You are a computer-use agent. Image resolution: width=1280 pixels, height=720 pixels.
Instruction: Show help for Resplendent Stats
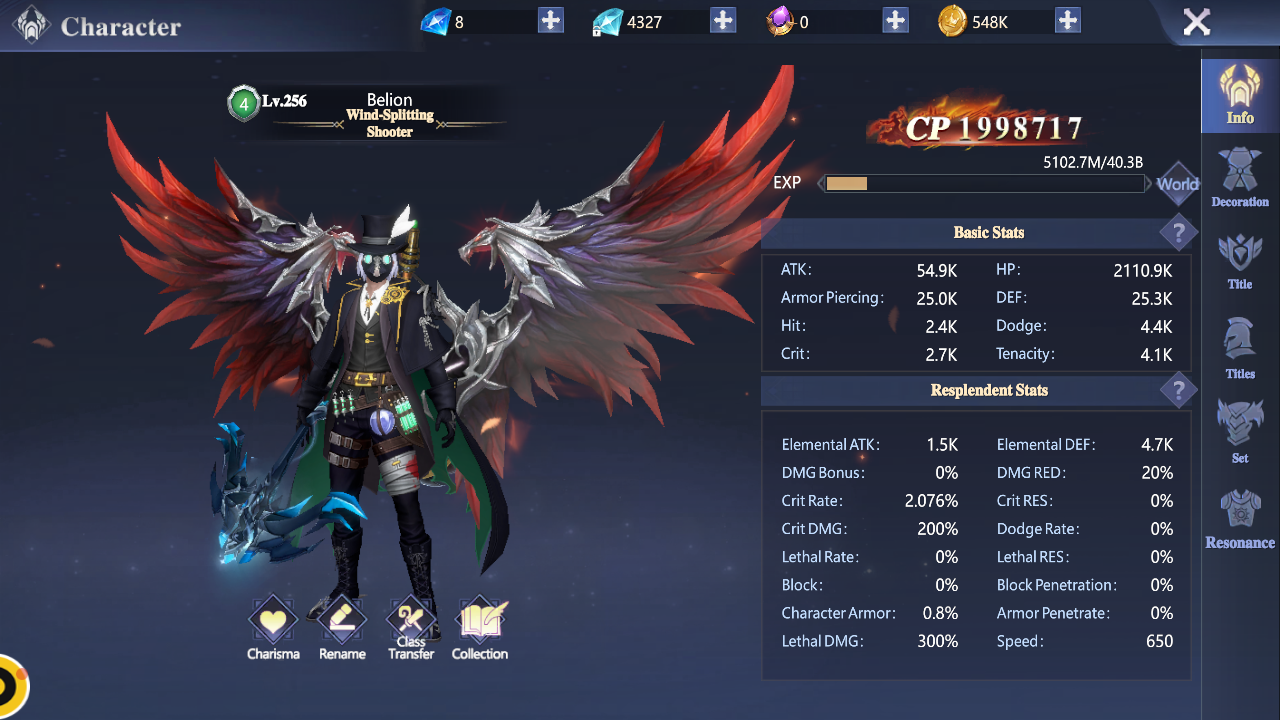click(x=1179, y=390)
